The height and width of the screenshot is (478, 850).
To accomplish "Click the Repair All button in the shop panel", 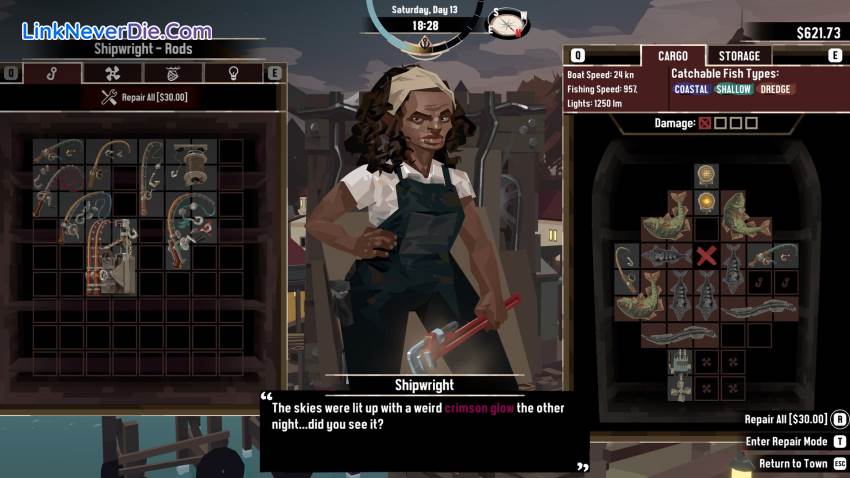I will point(144,97).
